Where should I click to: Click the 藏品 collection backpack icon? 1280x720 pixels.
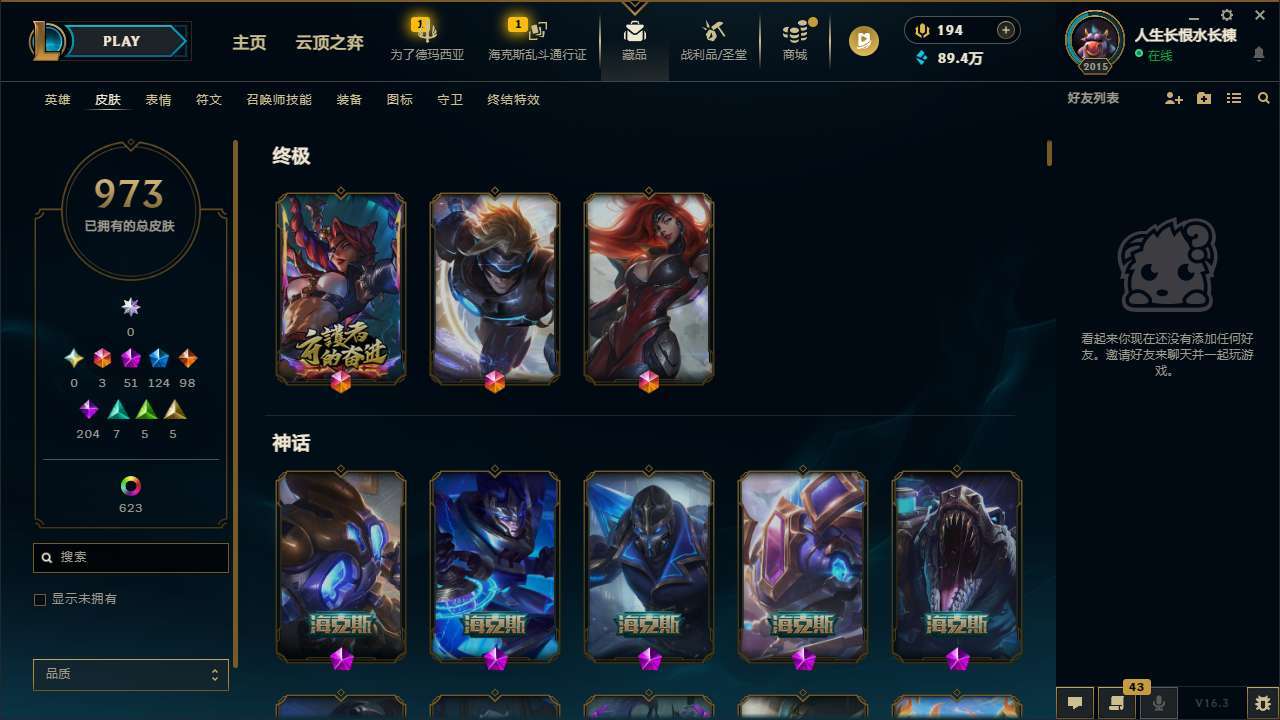[634, 40]
